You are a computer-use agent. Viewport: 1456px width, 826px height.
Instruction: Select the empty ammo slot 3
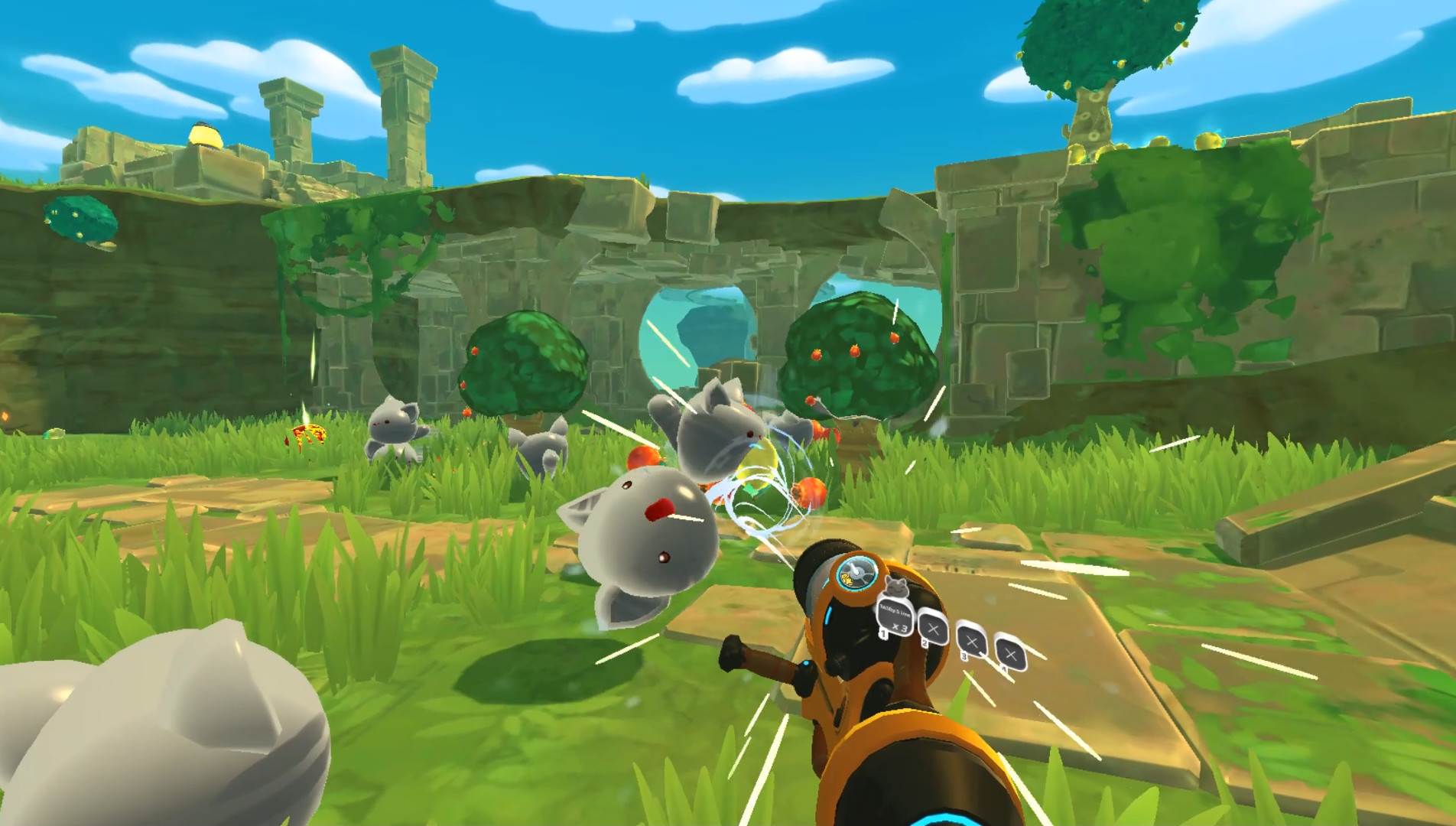click(x=970, y=640)
